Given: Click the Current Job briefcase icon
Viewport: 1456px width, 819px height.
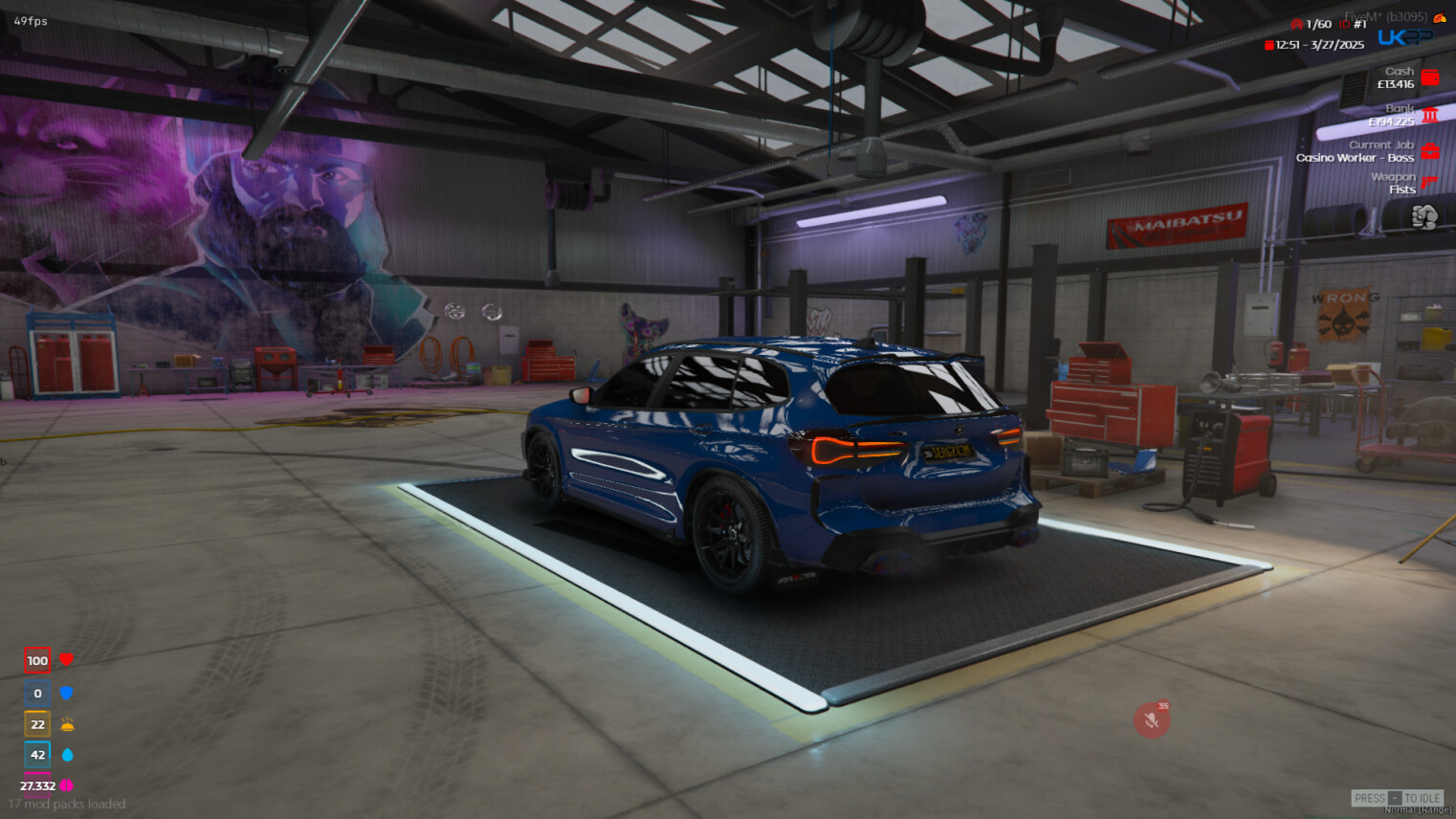Looking at the screenshot, I should (1430, 151).
